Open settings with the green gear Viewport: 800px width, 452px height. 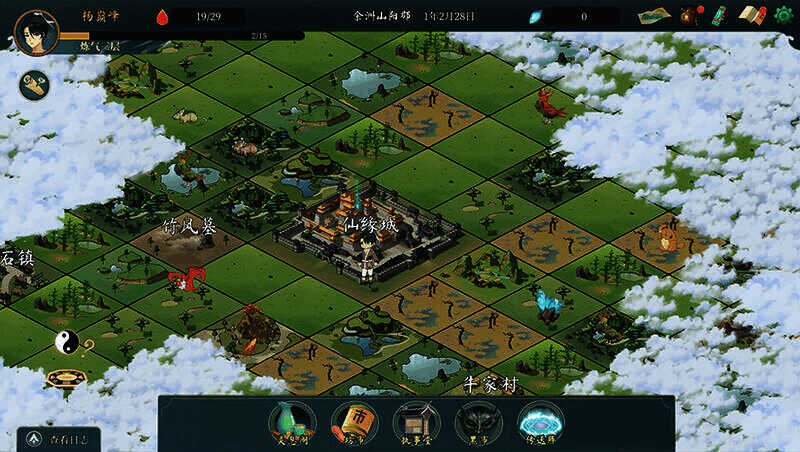click(x=784, y=15)
